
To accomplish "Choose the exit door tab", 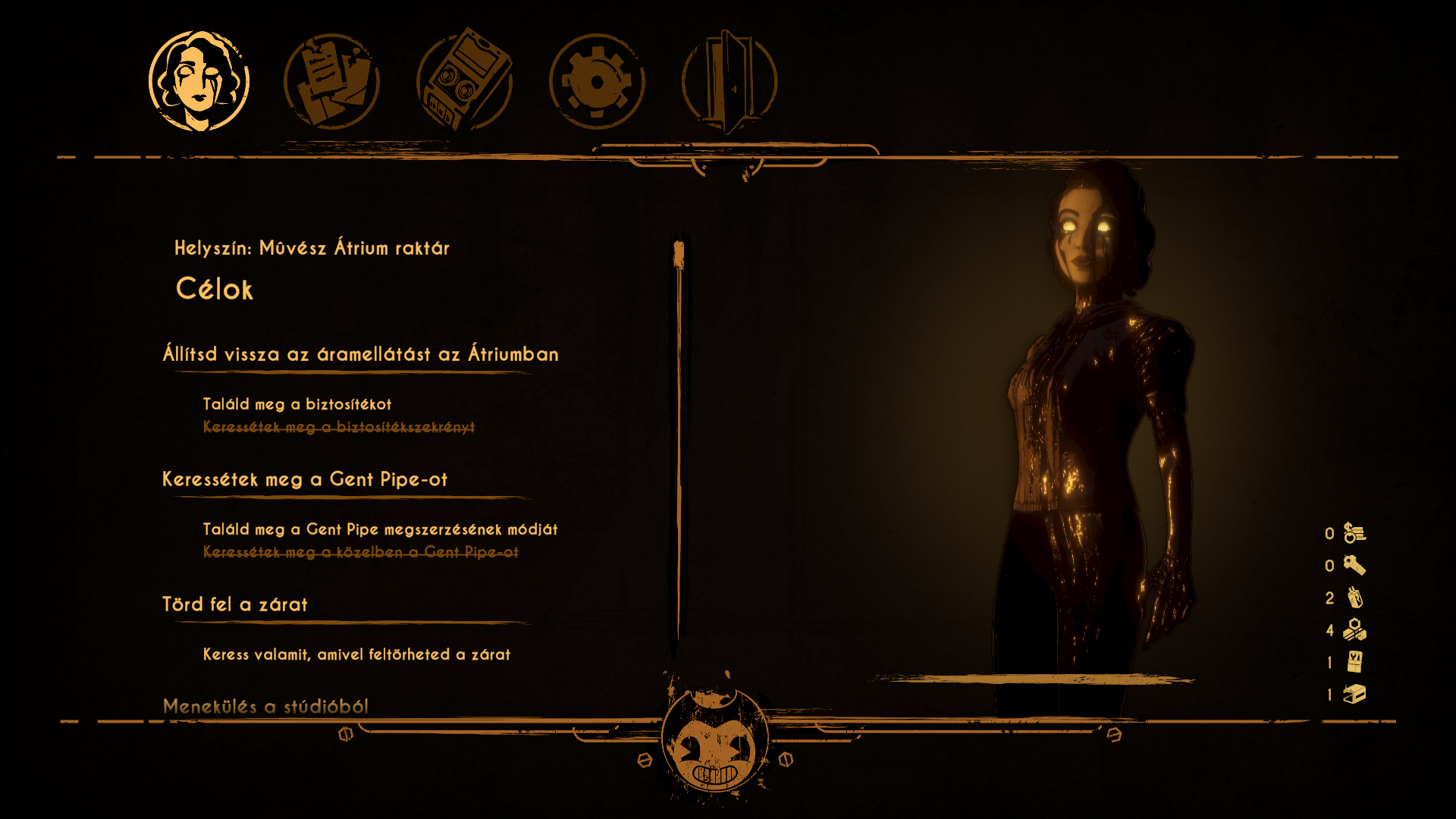I will (x=729, y=81).
